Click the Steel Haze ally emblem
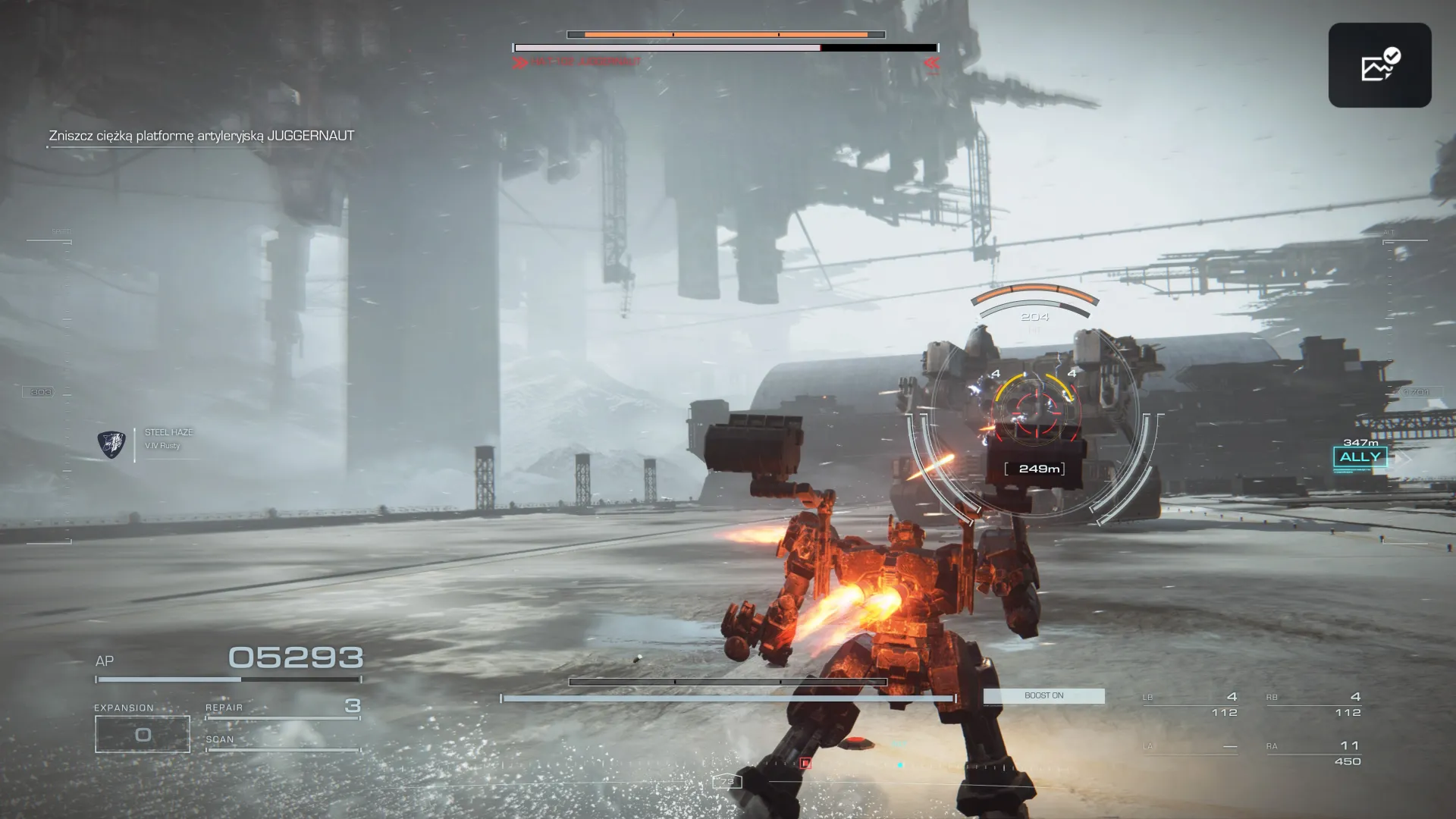This screenshot has height=819, width=1456. tap(111, 444)
